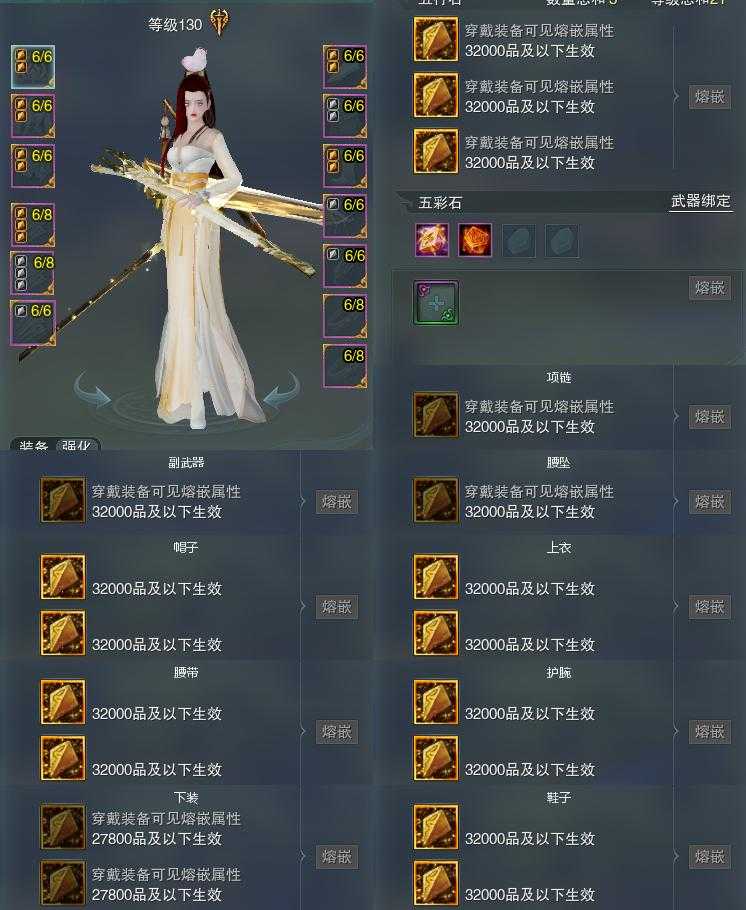Choose 熔嵌 for the 副武器 off-hand weapon

click(336, 501)
